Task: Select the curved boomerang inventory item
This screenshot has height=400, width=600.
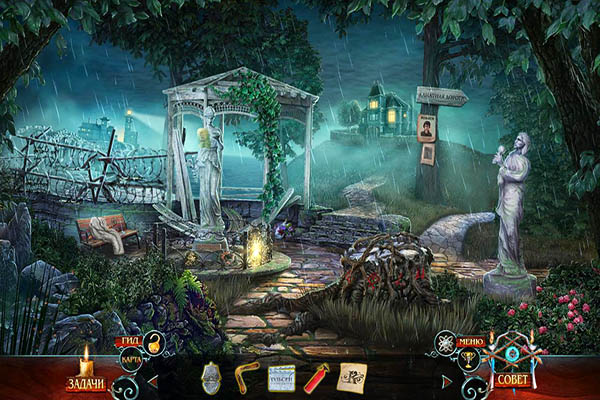Action: [x=246, y=378]
